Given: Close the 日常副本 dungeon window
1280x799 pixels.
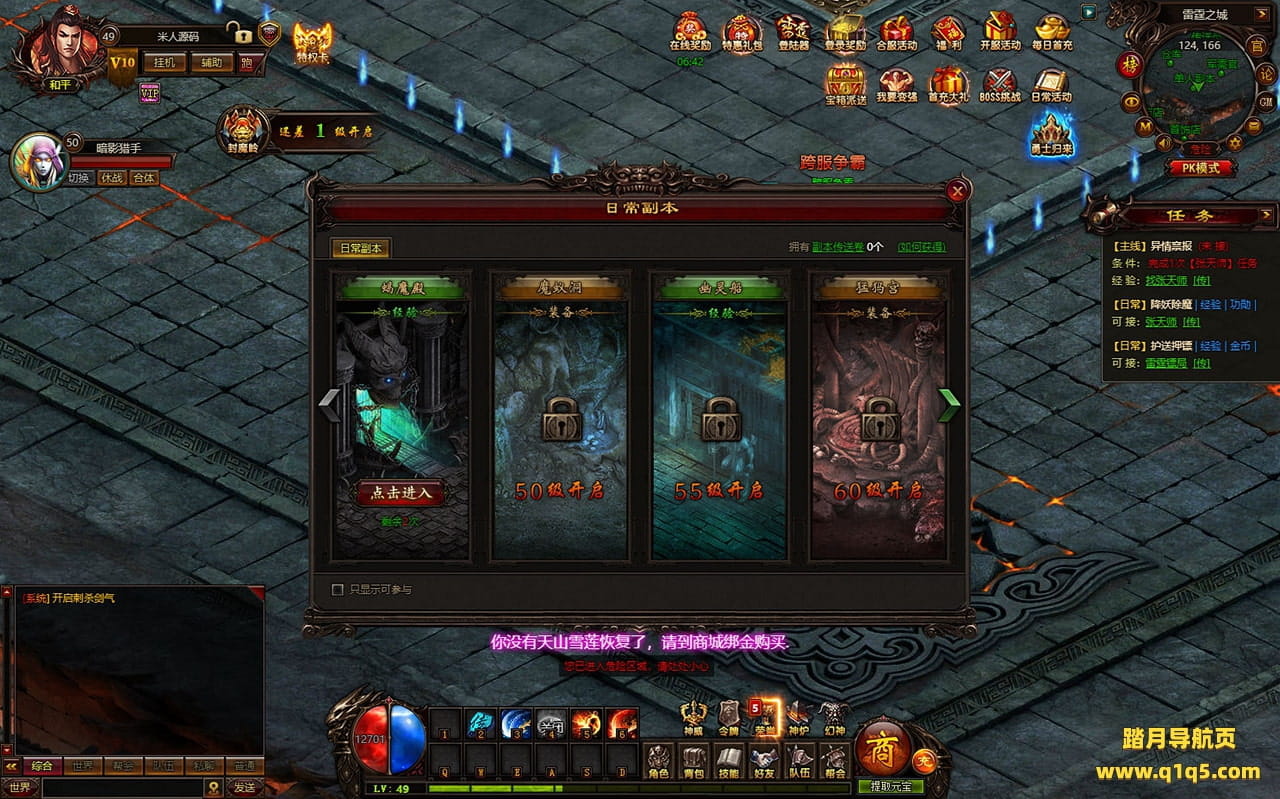Looking at the screenshot, I should pyautogui.click(x=958, y=190).
